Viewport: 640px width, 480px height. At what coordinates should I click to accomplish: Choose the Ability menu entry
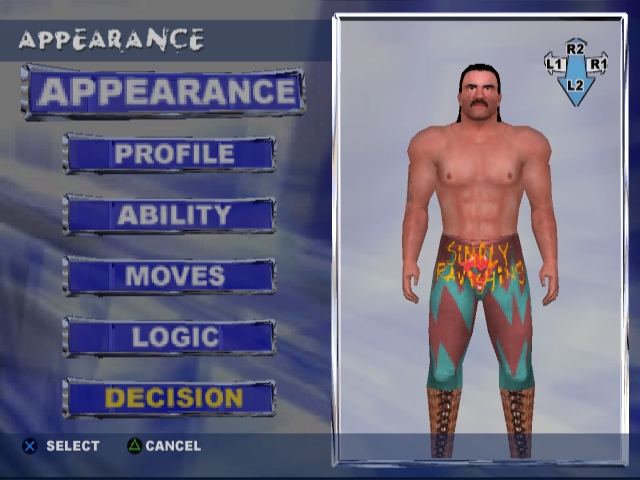point(170,215)
